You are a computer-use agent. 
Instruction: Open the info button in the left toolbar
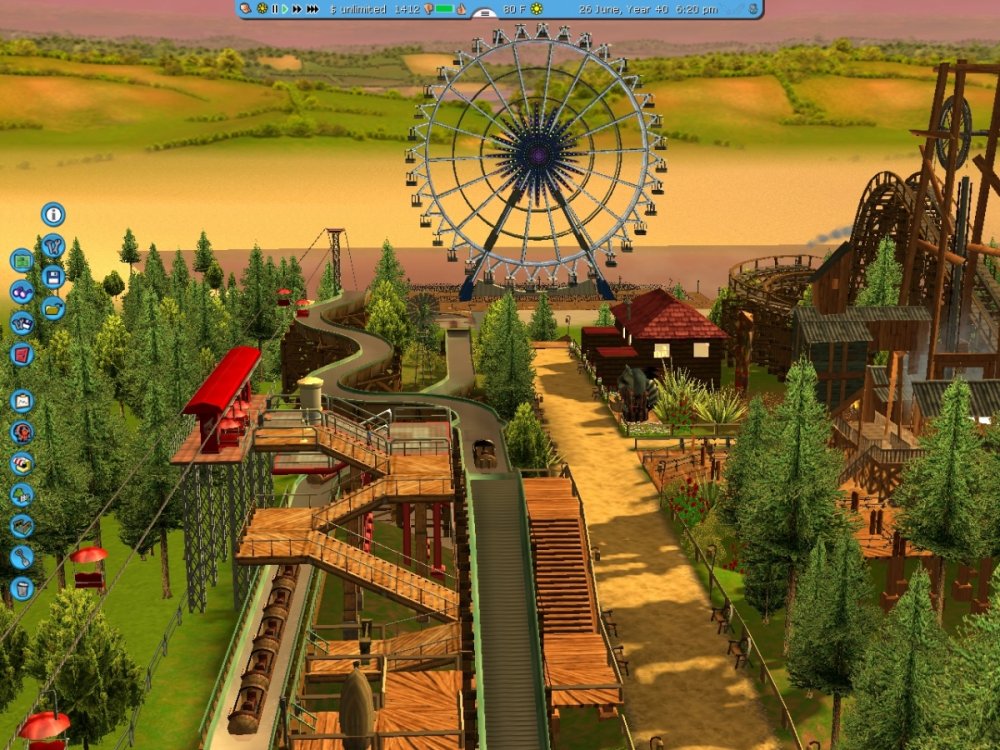click(x=53, y=214)
